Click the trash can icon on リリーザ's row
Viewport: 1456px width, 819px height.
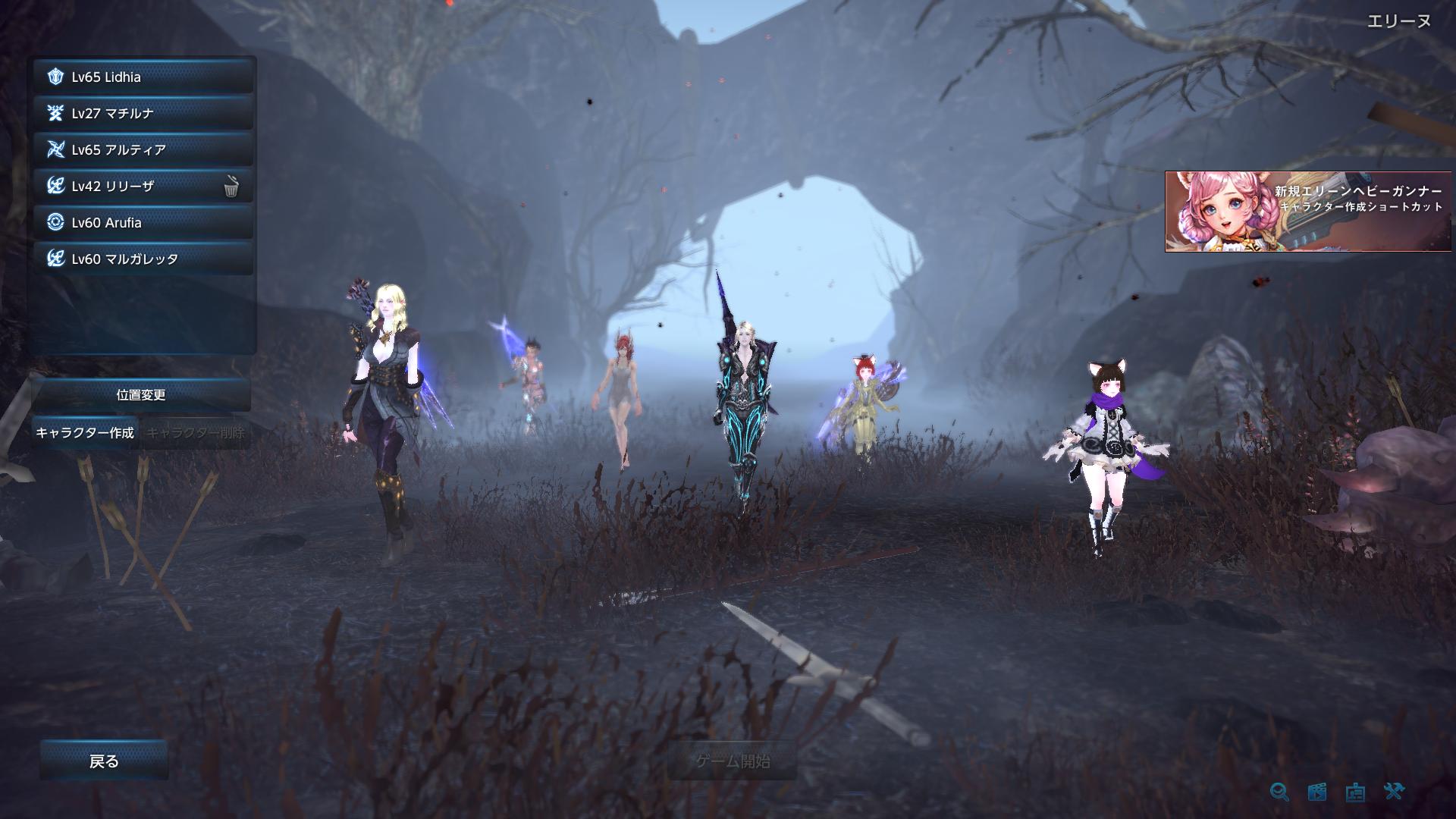232,185
